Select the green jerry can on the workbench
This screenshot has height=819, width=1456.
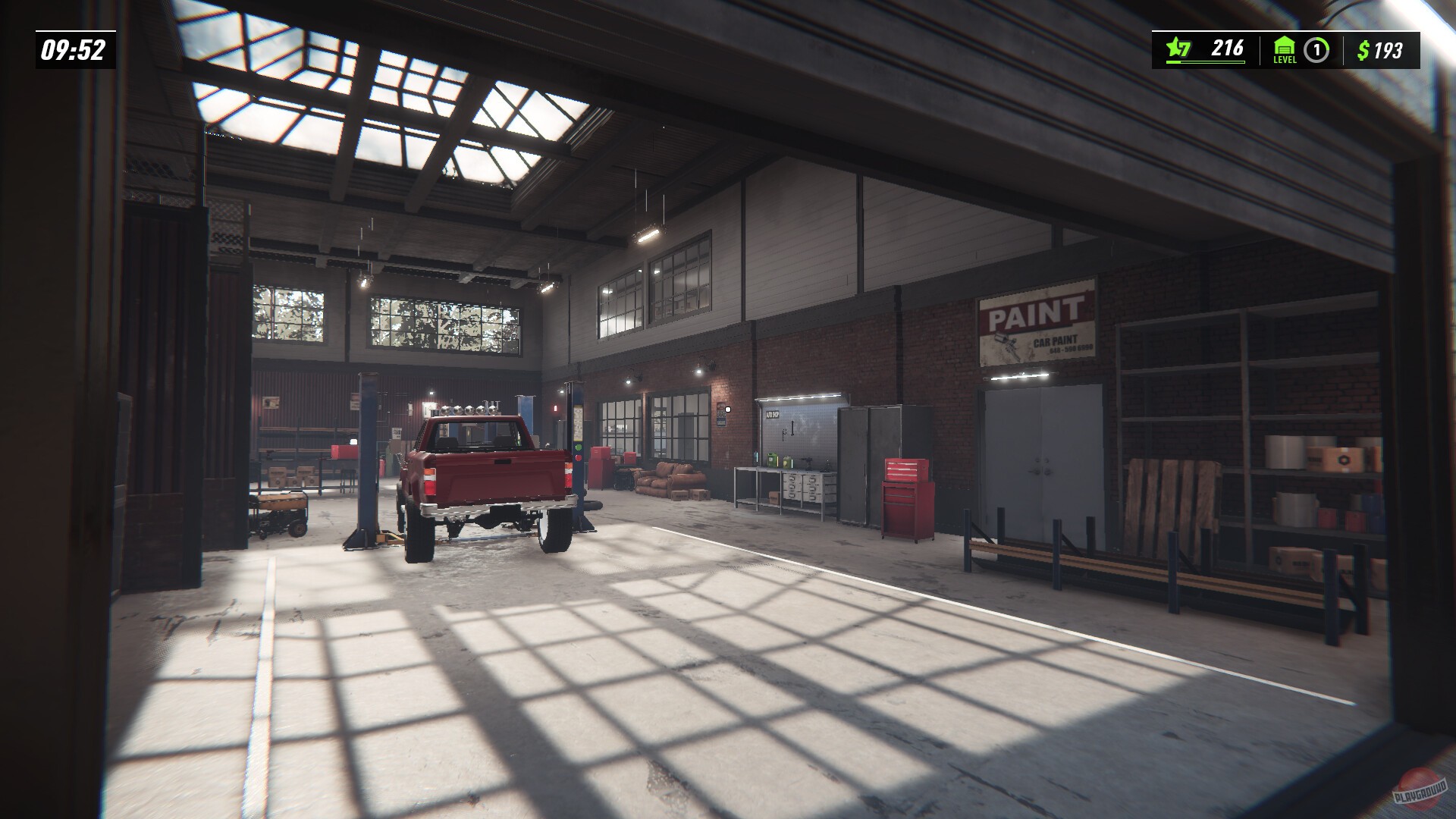[772, 460]
